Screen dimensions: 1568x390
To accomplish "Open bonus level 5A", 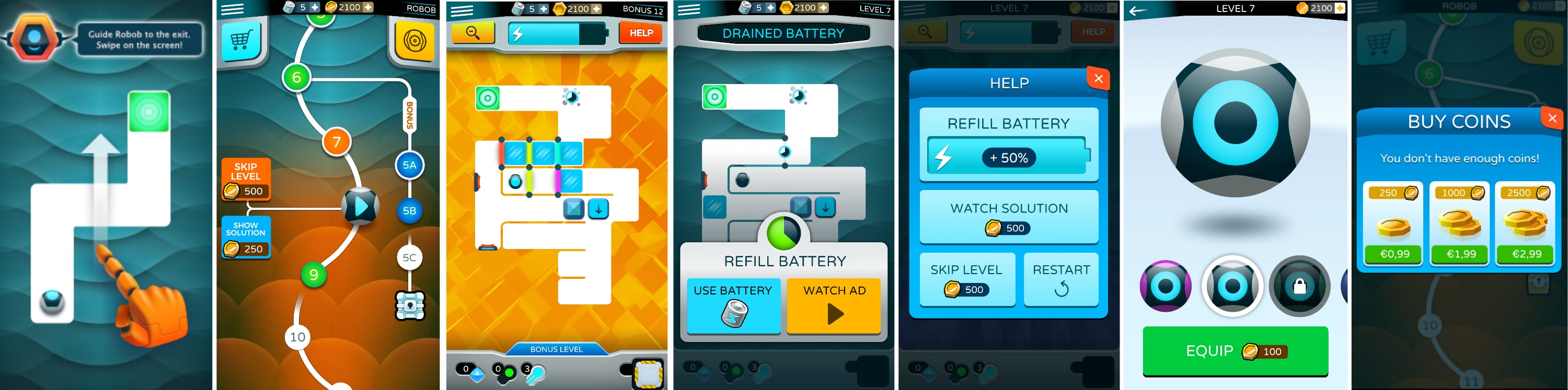I will [x=409, y=165].
